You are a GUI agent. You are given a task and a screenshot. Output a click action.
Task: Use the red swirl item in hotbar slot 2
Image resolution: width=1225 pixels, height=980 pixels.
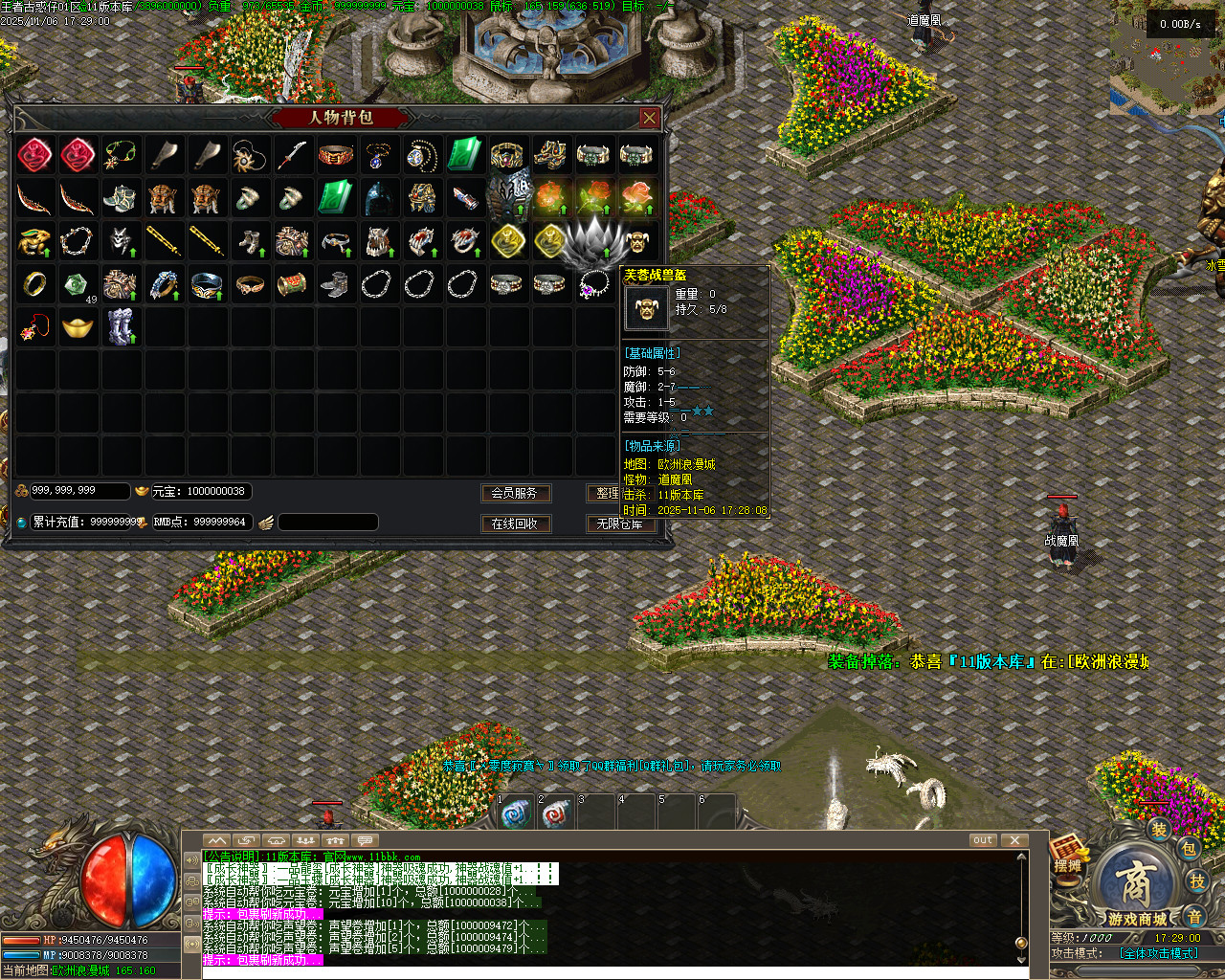coord(557,814)
